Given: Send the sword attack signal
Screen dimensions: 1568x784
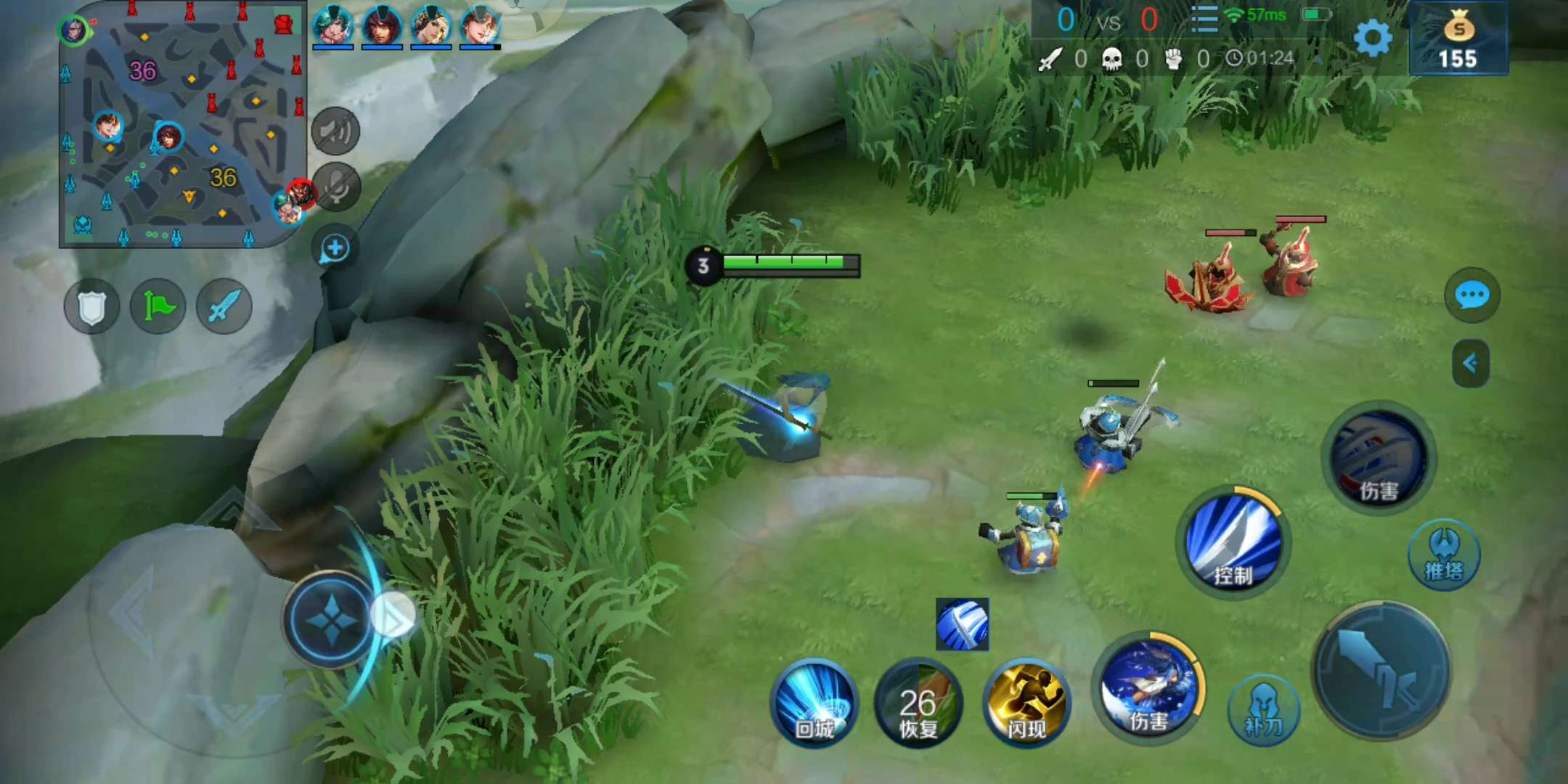Looking at the screenshot, I should (x=224, y=307).
